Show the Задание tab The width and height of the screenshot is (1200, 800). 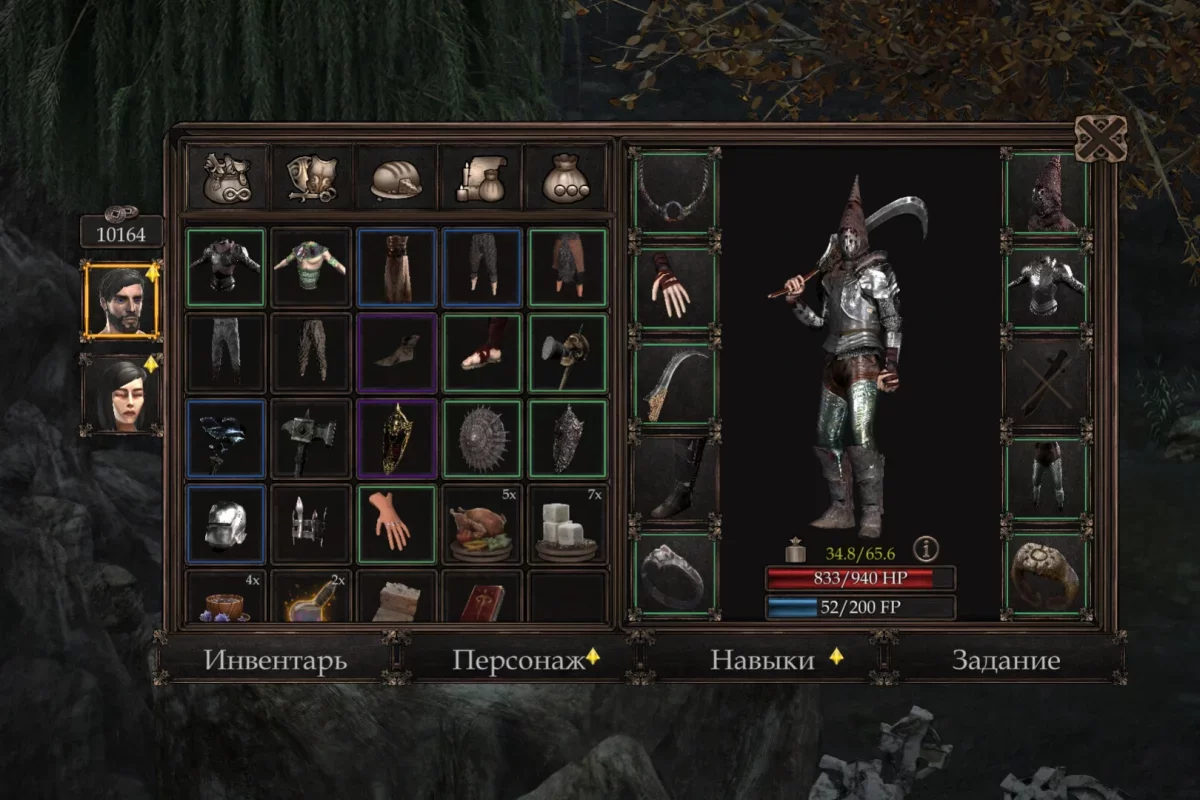1005,660
